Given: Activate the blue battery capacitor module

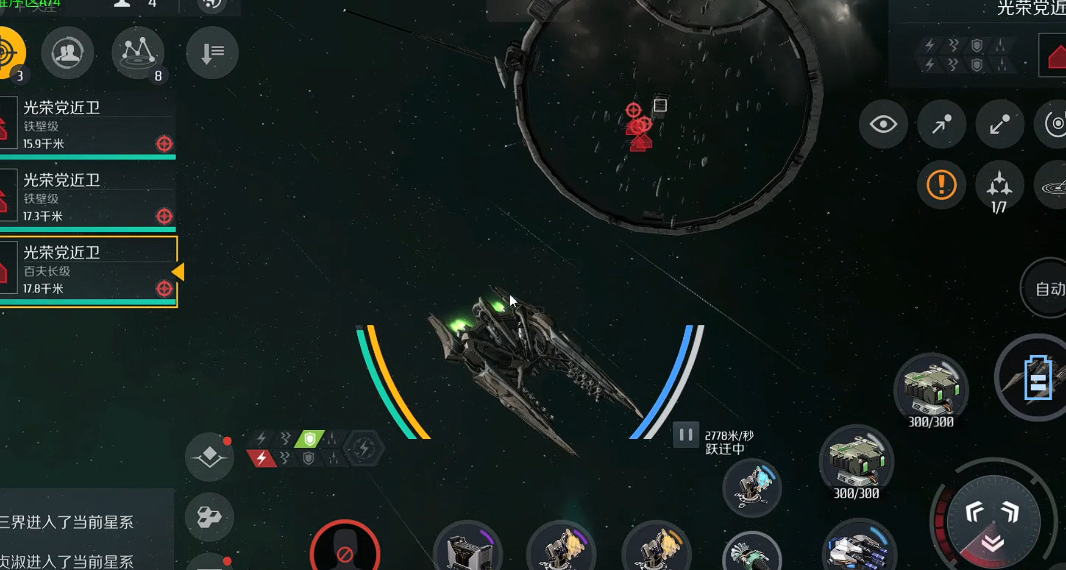Looking at the screenshot, I should click(x=1036, y=381).
